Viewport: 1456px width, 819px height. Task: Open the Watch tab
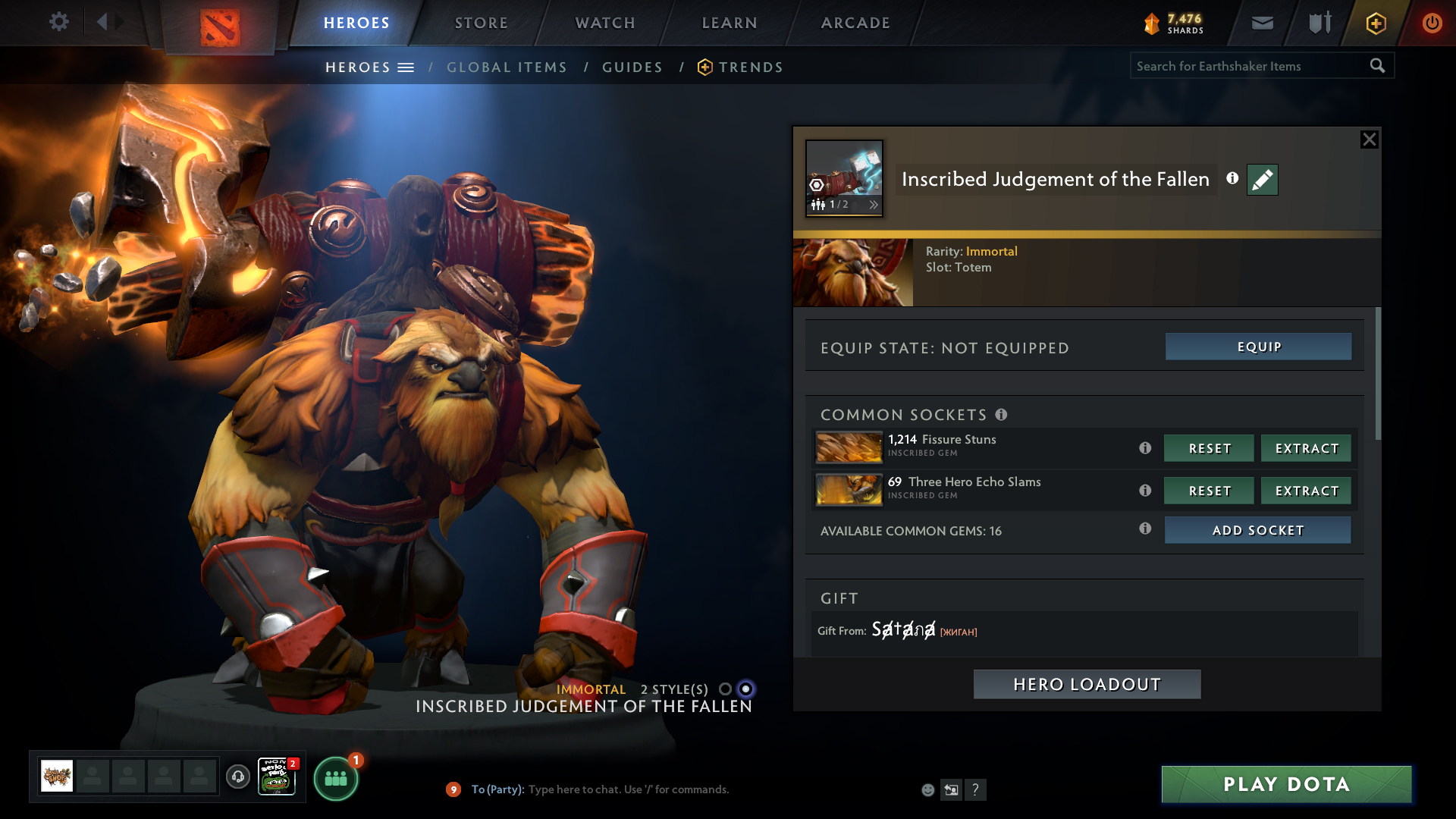[x=605, y=23]
